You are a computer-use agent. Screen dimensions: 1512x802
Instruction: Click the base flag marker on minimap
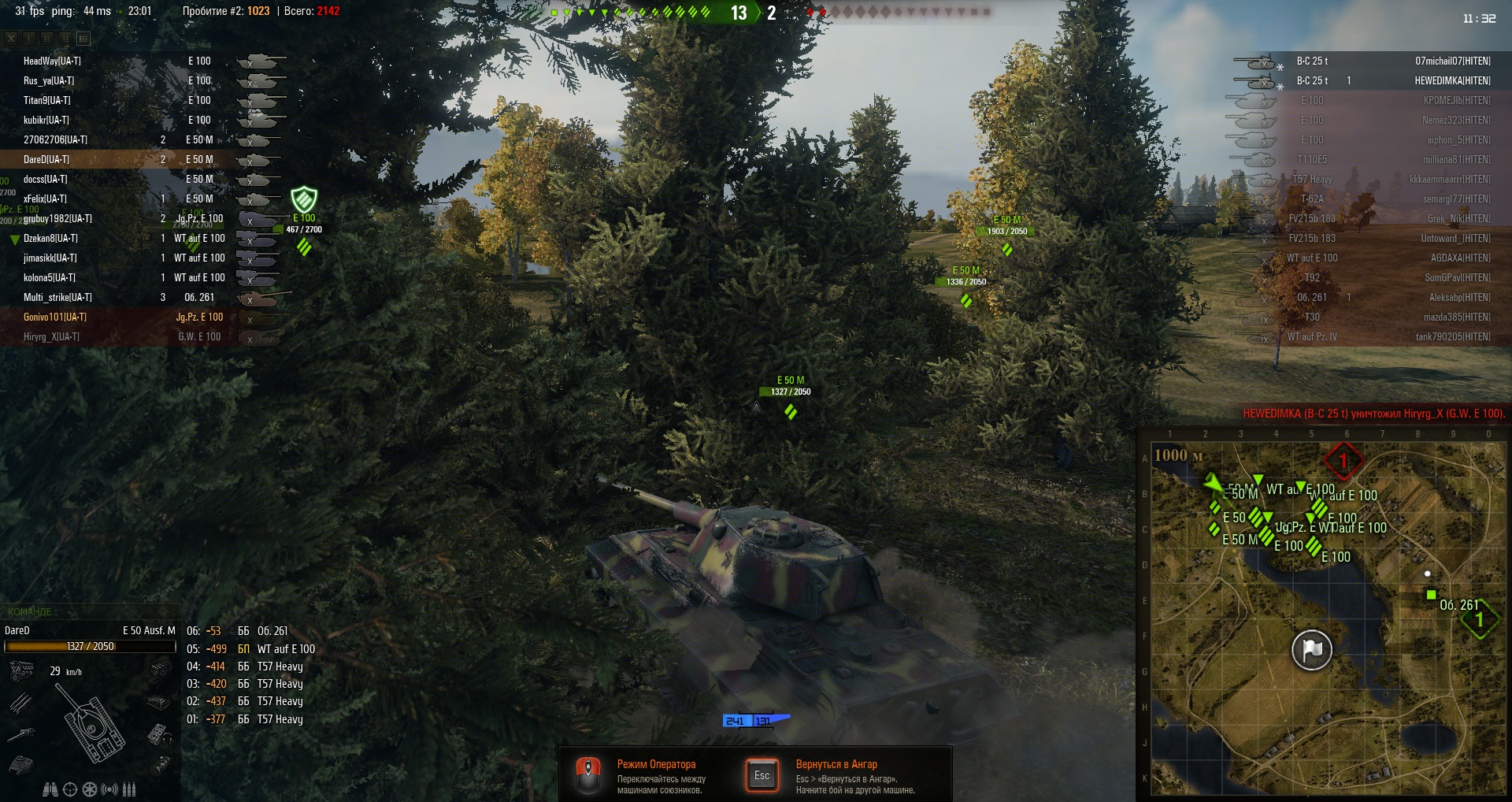pos(1311,650)
